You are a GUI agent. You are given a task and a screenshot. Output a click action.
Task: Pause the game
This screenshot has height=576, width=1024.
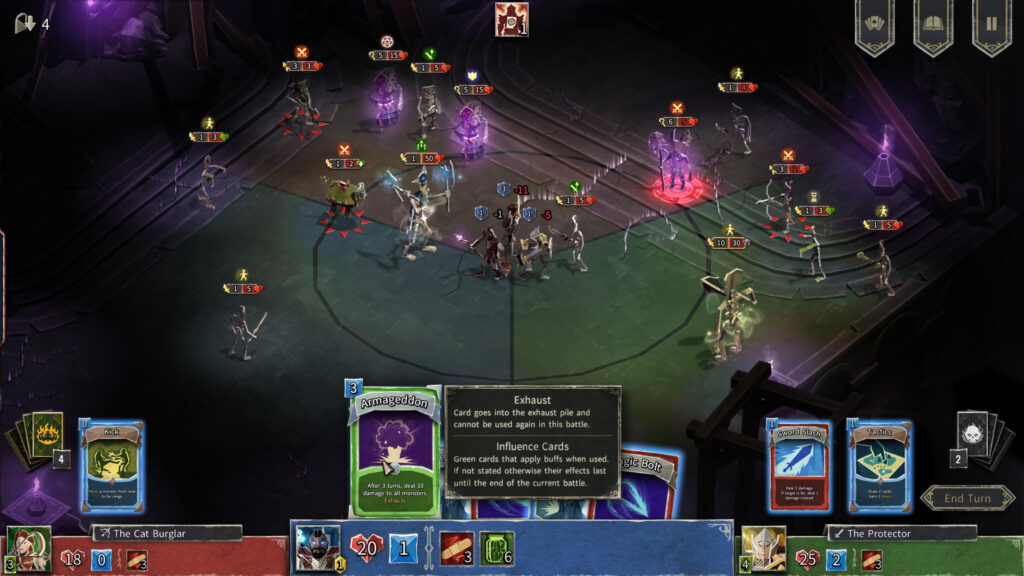pos(991,26)
